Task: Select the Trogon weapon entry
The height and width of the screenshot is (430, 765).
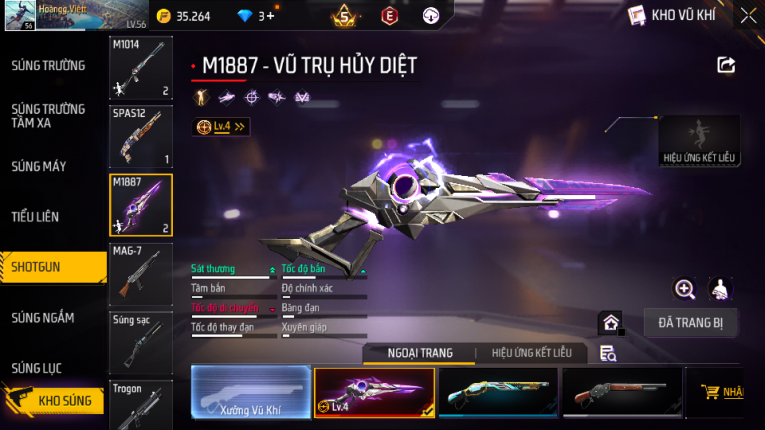Action: 140,402
